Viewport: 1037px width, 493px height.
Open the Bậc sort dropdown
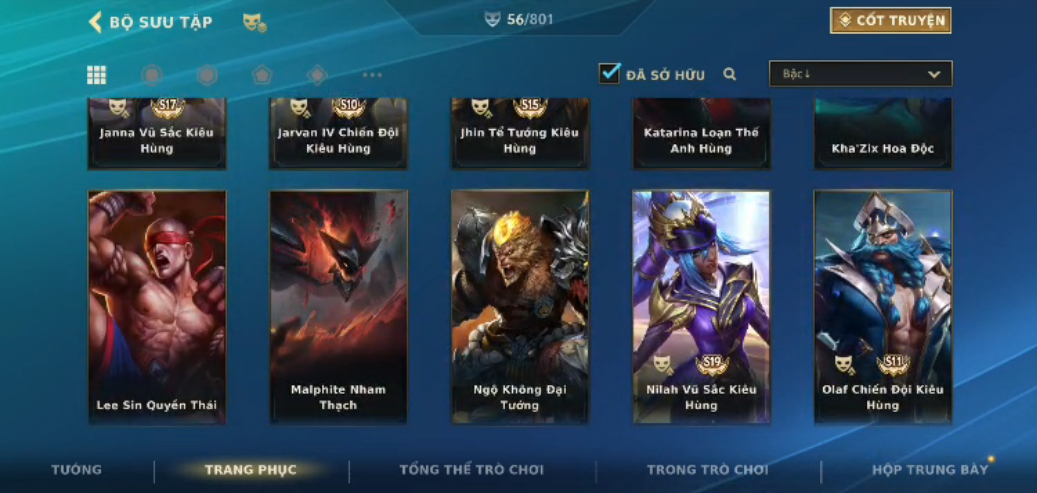point(860,74)
